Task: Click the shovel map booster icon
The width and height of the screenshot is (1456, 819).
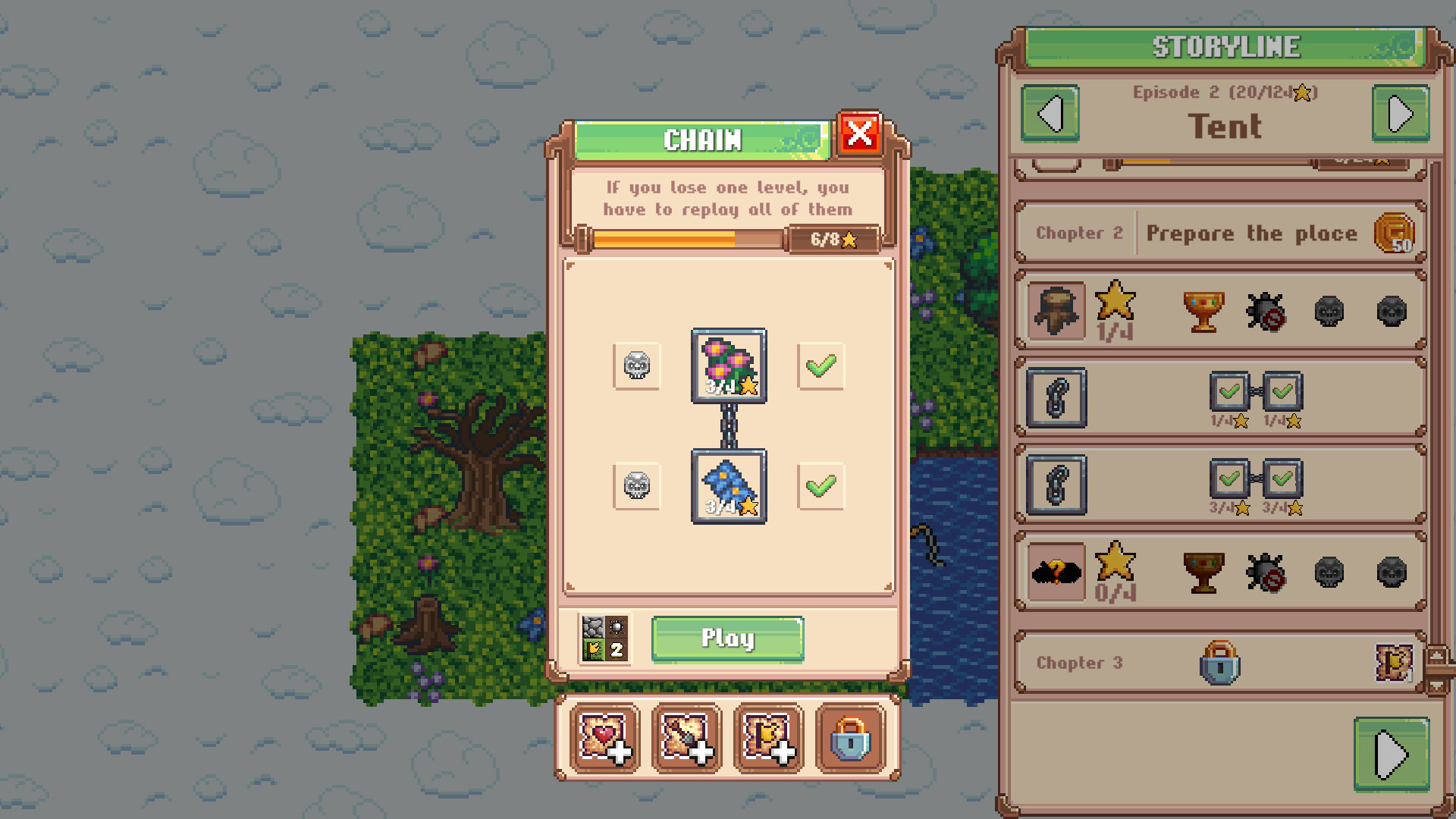Action: (x=686, y=739)
